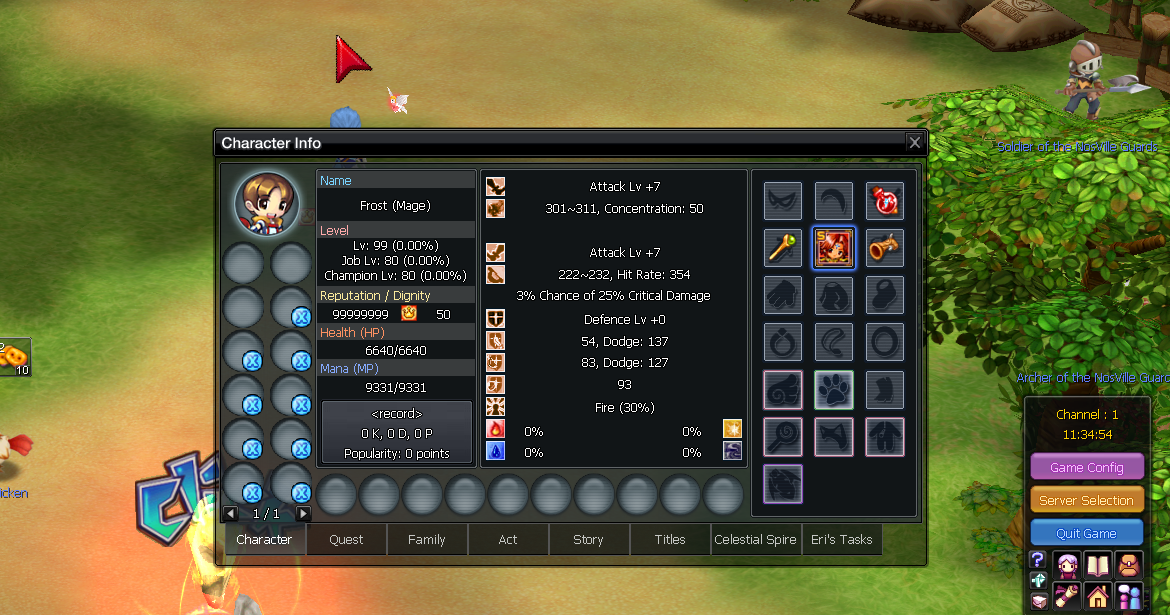
Task: Go to next page arrow under portrait
Action: 303,514
